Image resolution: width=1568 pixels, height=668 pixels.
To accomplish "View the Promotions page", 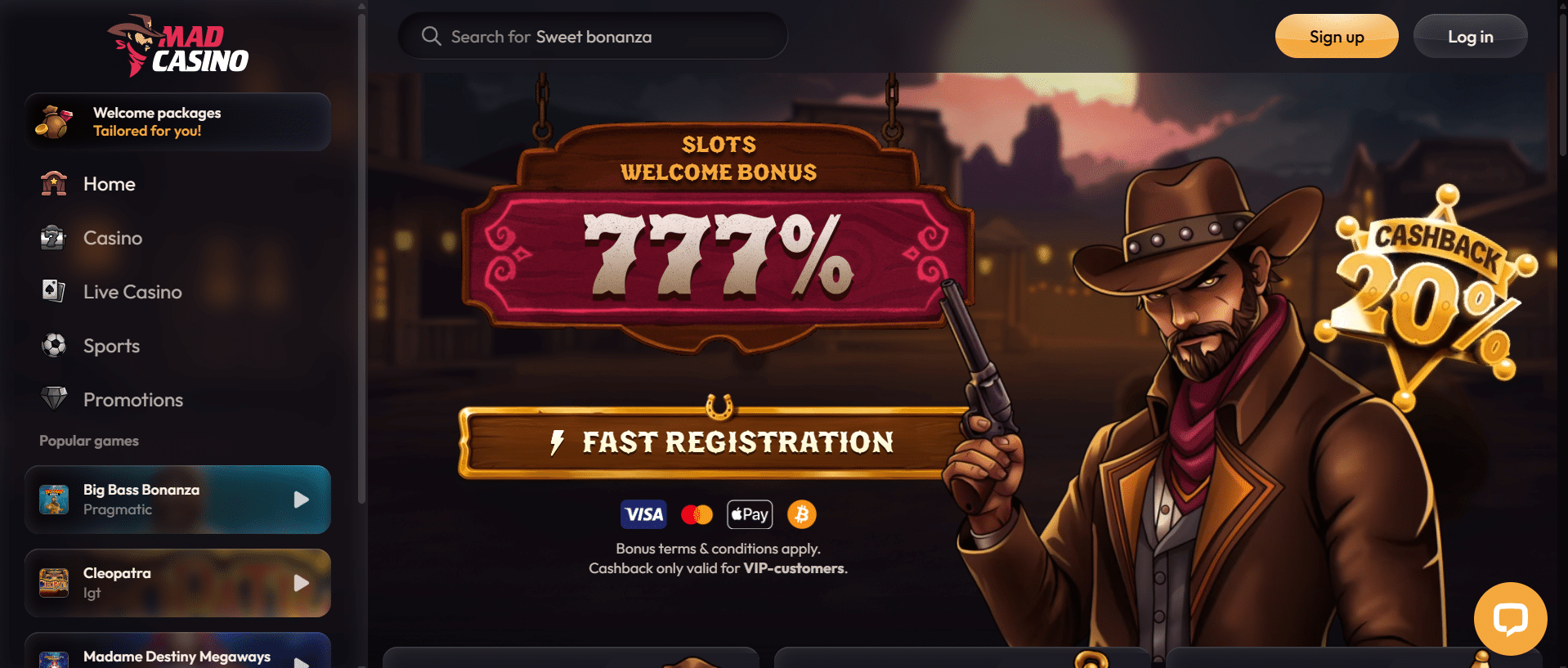I will (132, 400).
